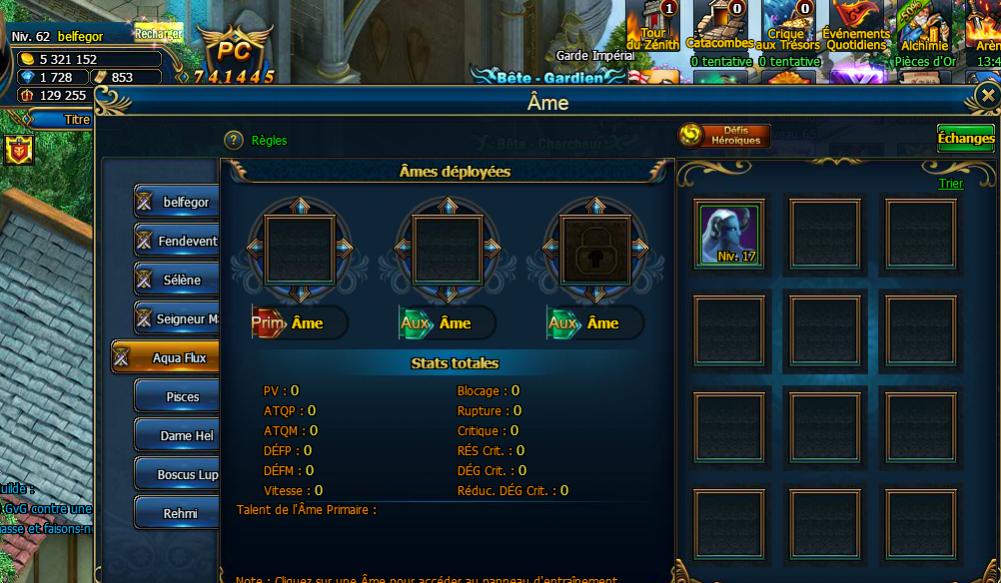The width and height of the screenshot is (1001, 583).
Task: Click the locked auxiliary soul slot
Action: 594,243
